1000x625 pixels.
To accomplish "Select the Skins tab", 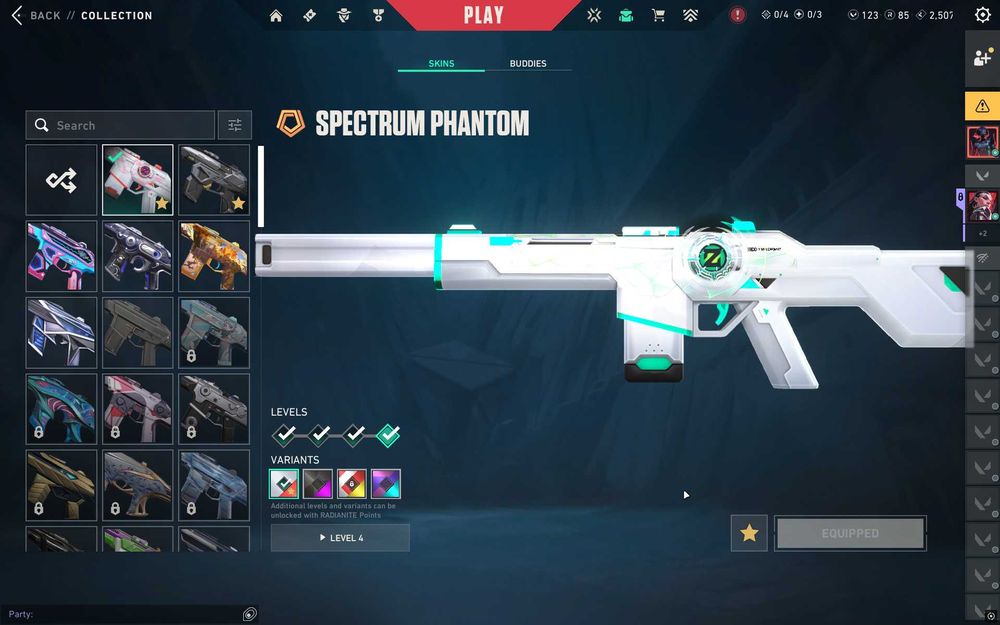I will pos(441,64).
